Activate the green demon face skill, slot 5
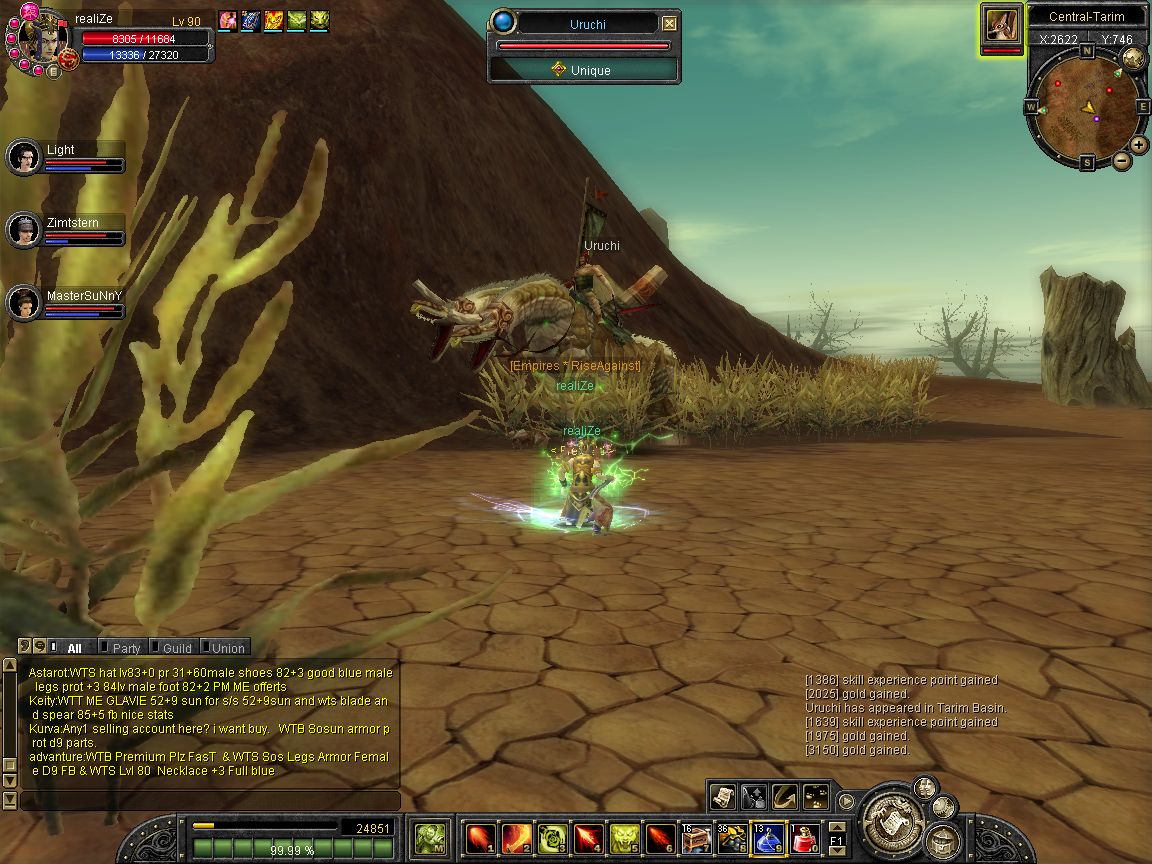Viewport: 1152px width, 864px height. click(x=623, y=837)
